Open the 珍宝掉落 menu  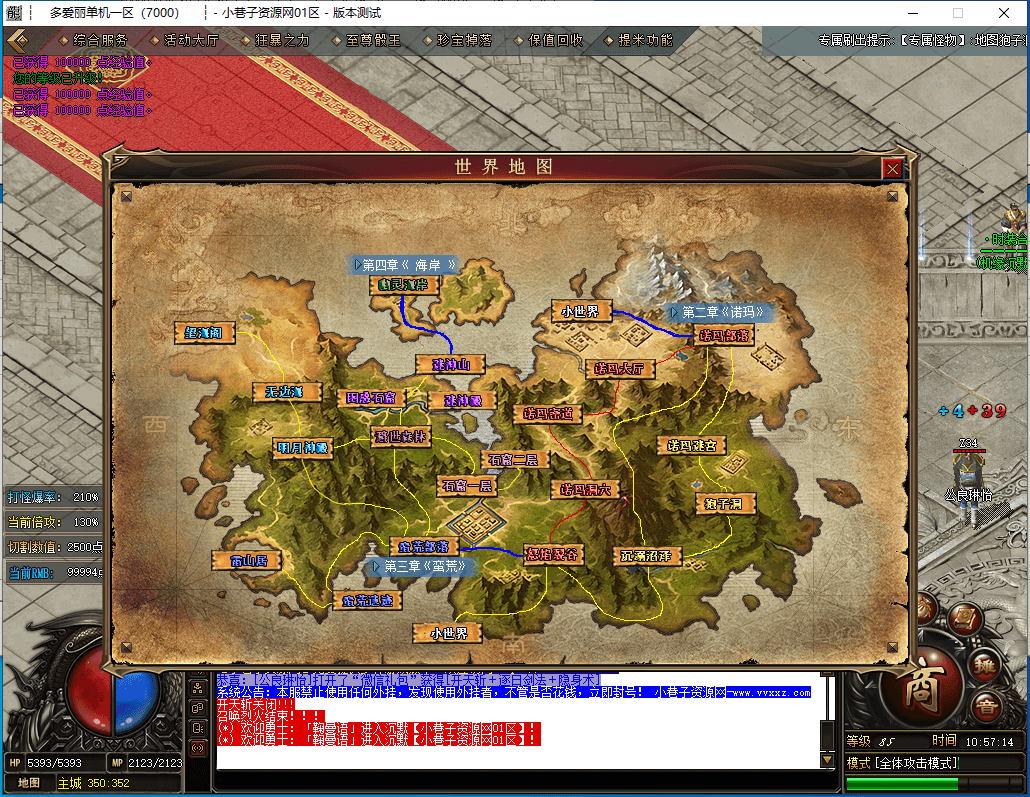464,41
